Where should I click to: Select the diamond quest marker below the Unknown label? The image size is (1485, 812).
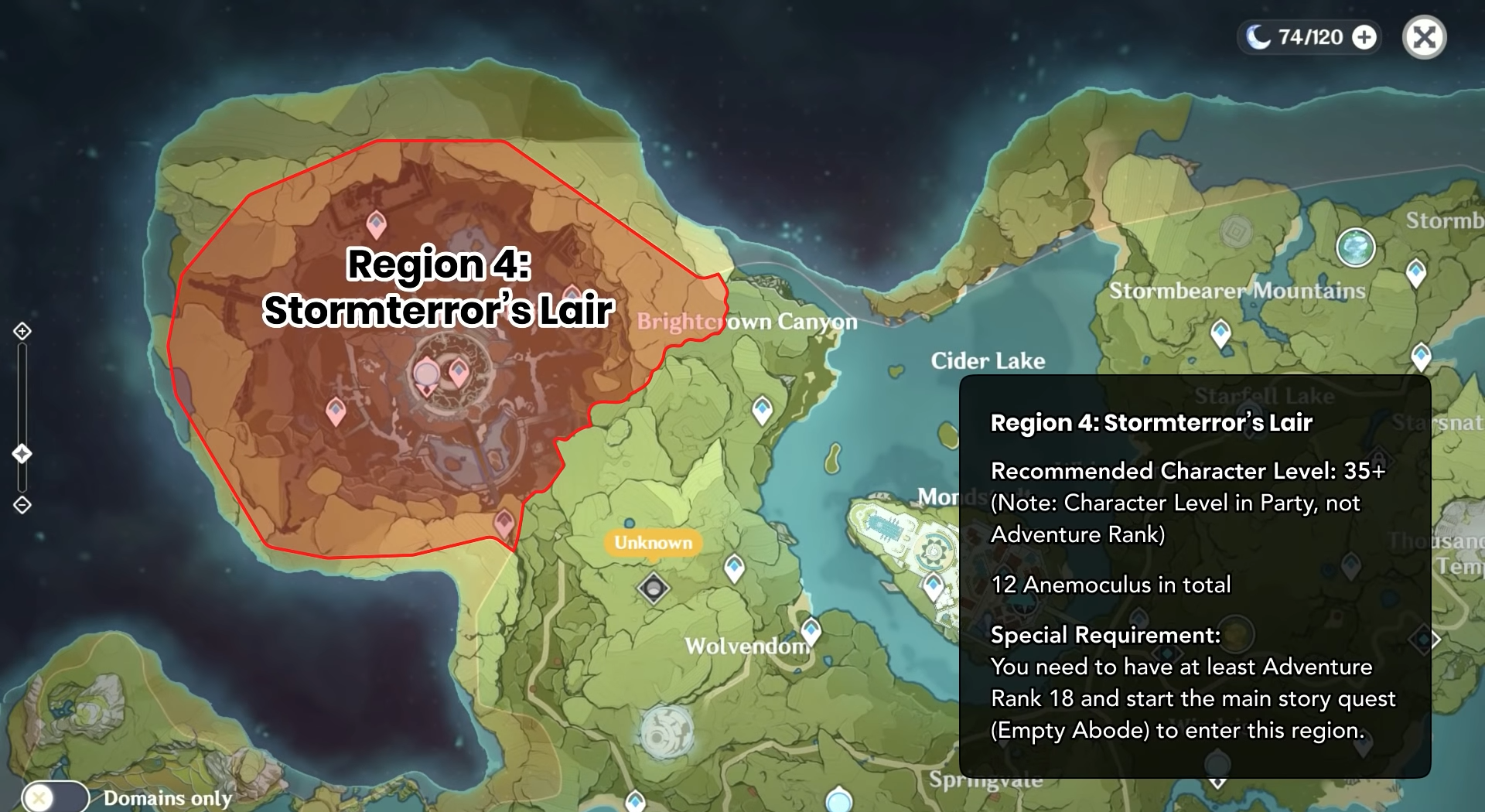pos(654,589)
